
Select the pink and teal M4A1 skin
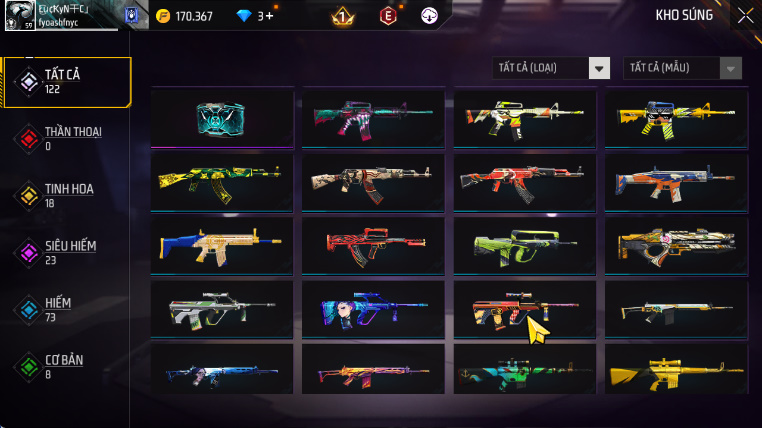373,118
